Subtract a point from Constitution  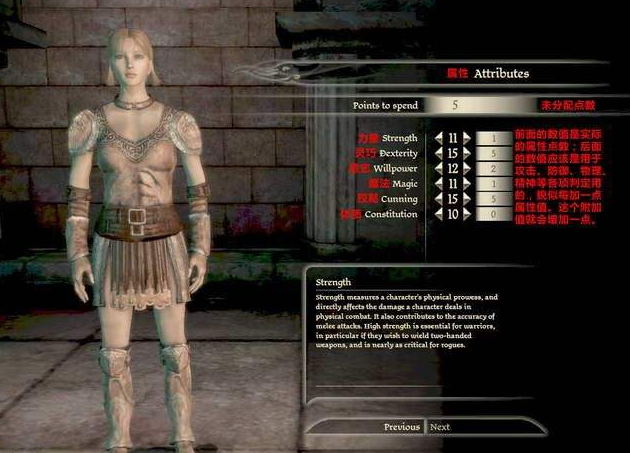tap(438, 214)
